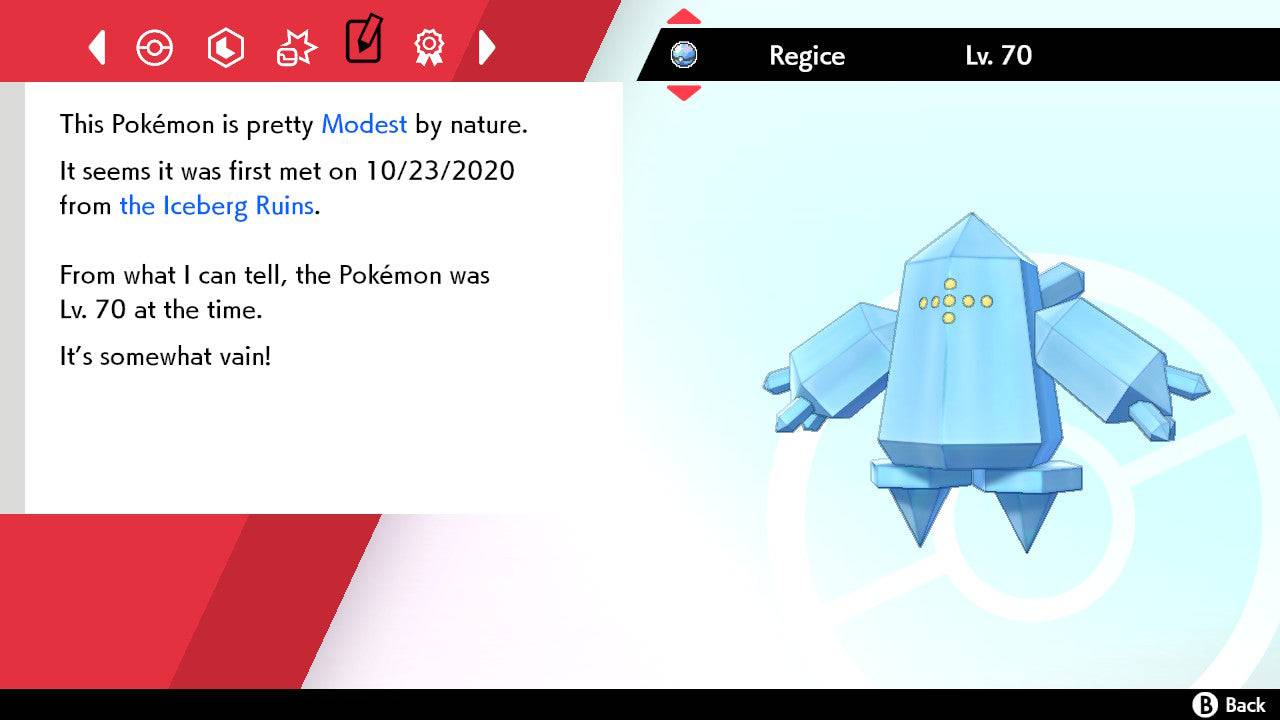
Task: Click the red up arrow above the name bar
Action: tap(683, 15)
